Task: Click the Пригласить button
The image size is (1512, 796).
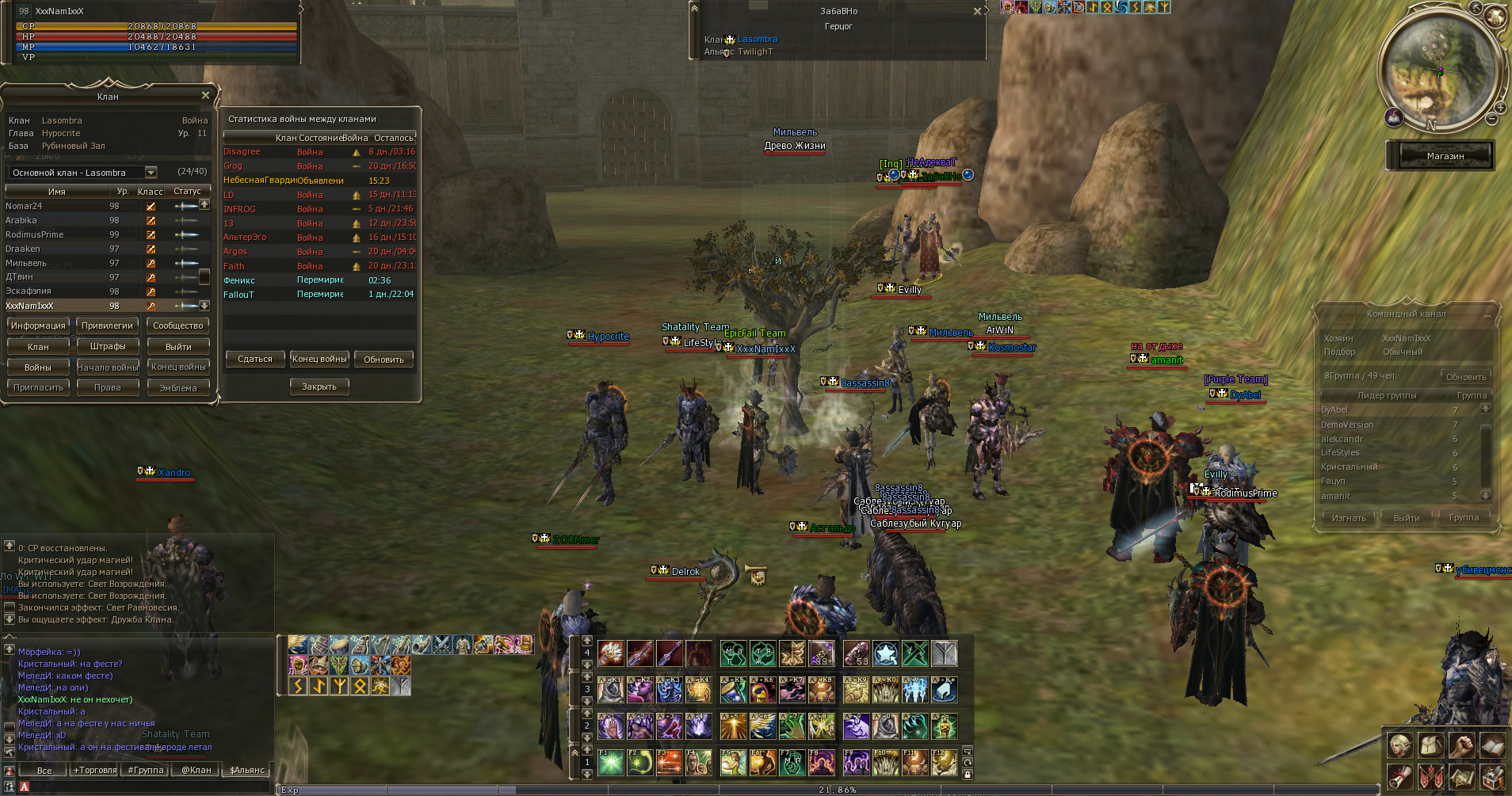Action: pyautogui.click(x=38, y=387)
